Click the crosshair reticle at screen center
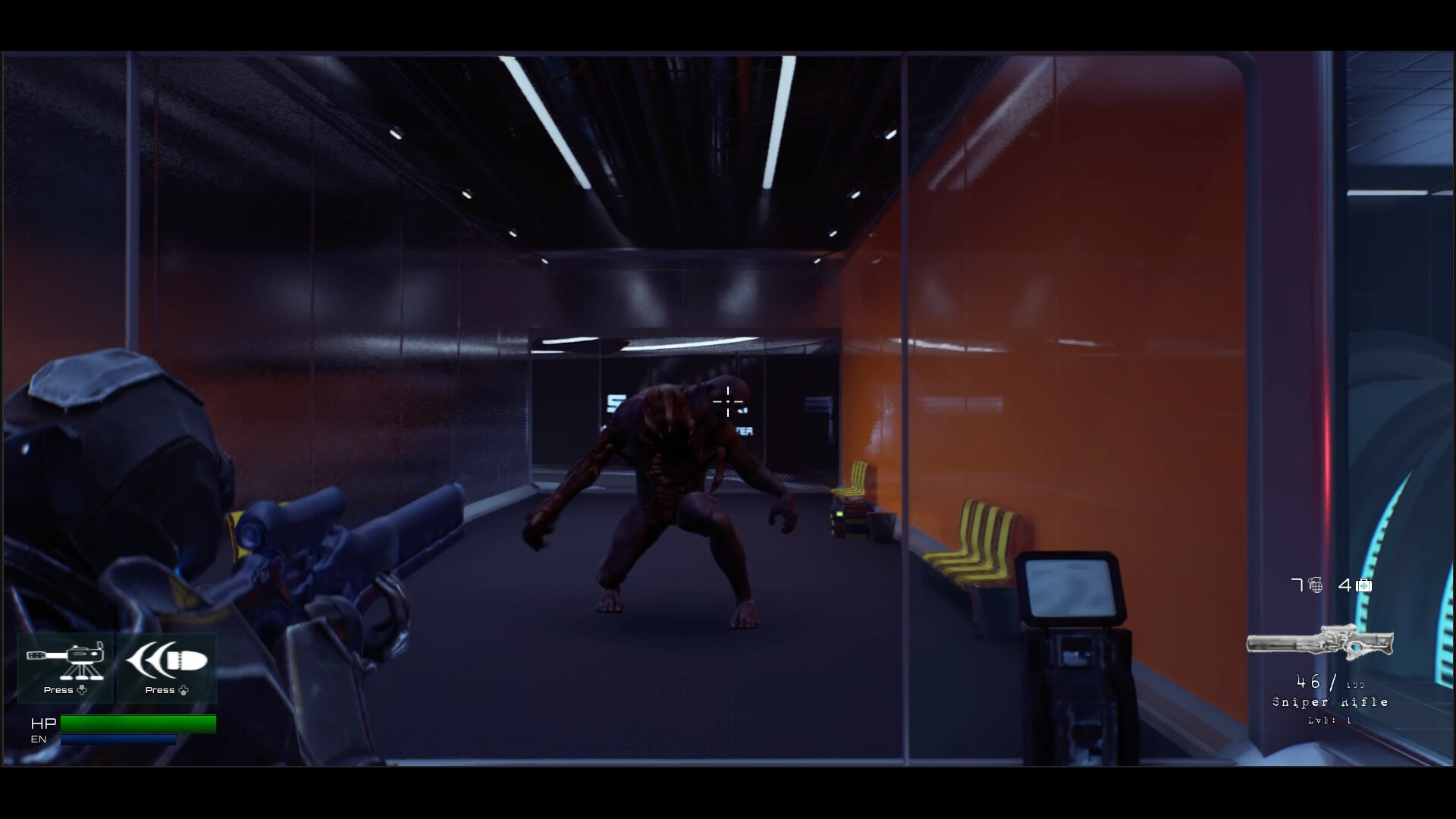The image size is (1456, 819). 728,403
